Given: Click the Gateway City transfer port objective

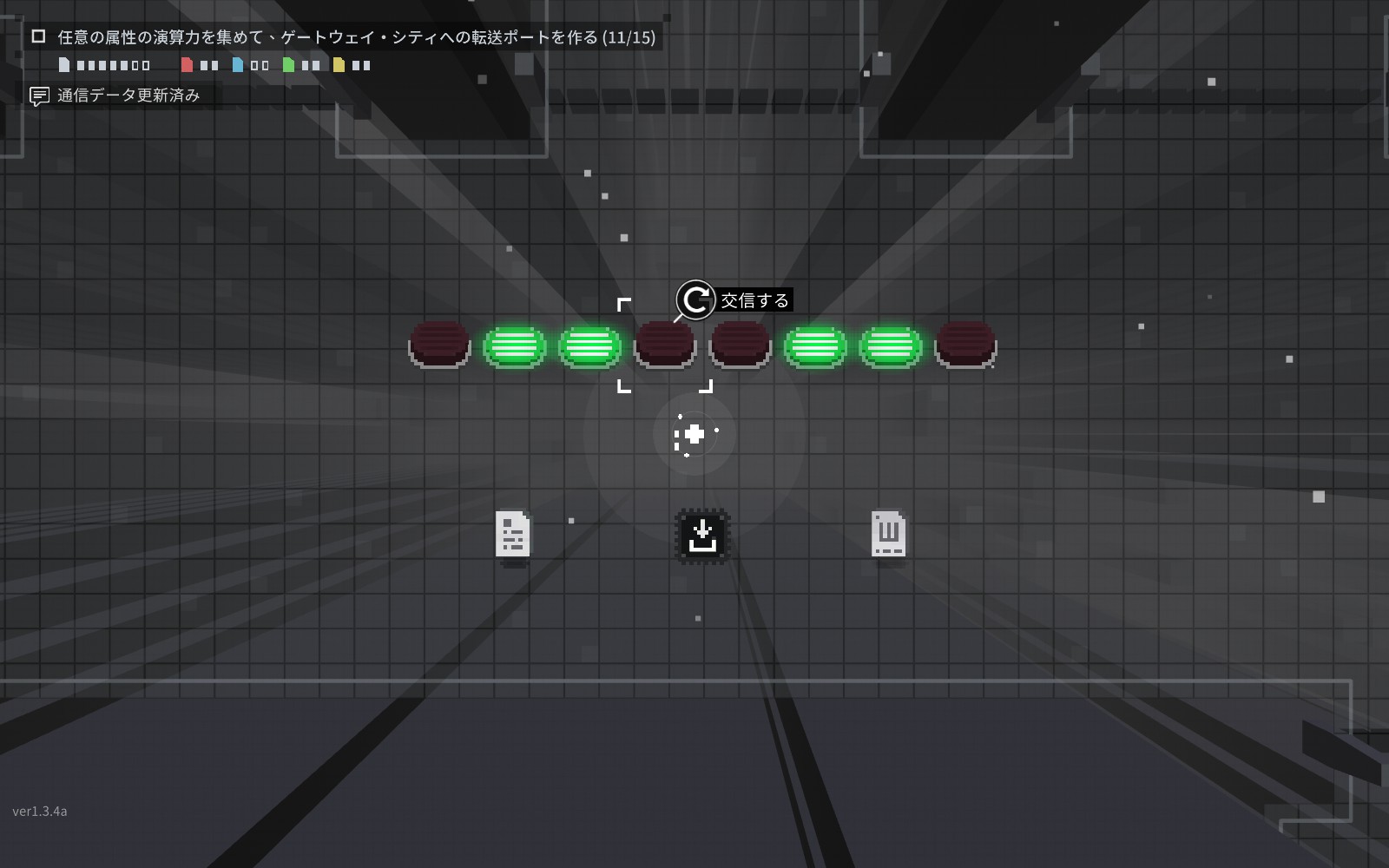Looking at the screenshot, I should pos(356,37).
